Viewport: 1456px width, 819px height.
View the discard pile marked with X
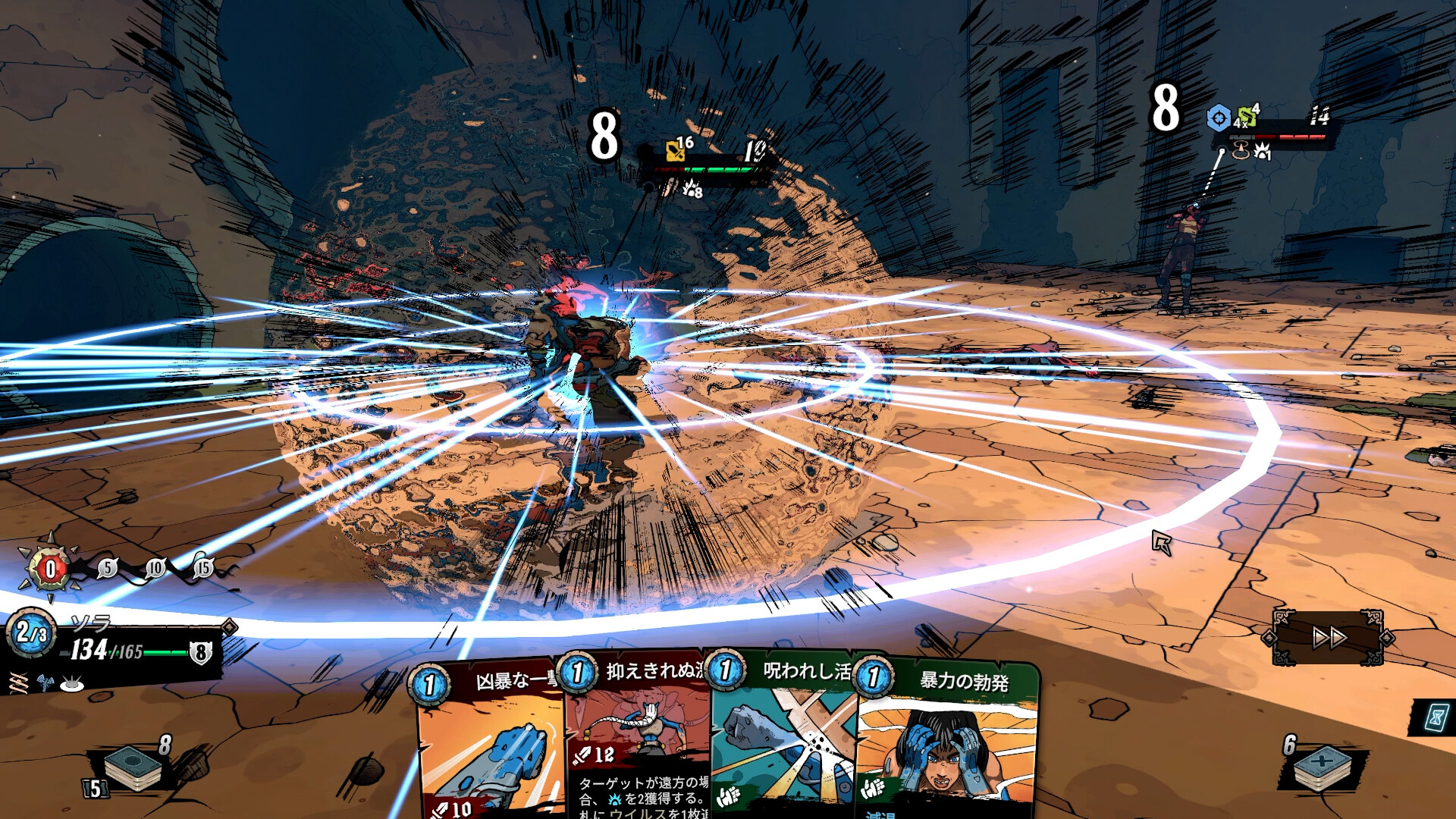pyautogui.click(x=1322, y=766)
